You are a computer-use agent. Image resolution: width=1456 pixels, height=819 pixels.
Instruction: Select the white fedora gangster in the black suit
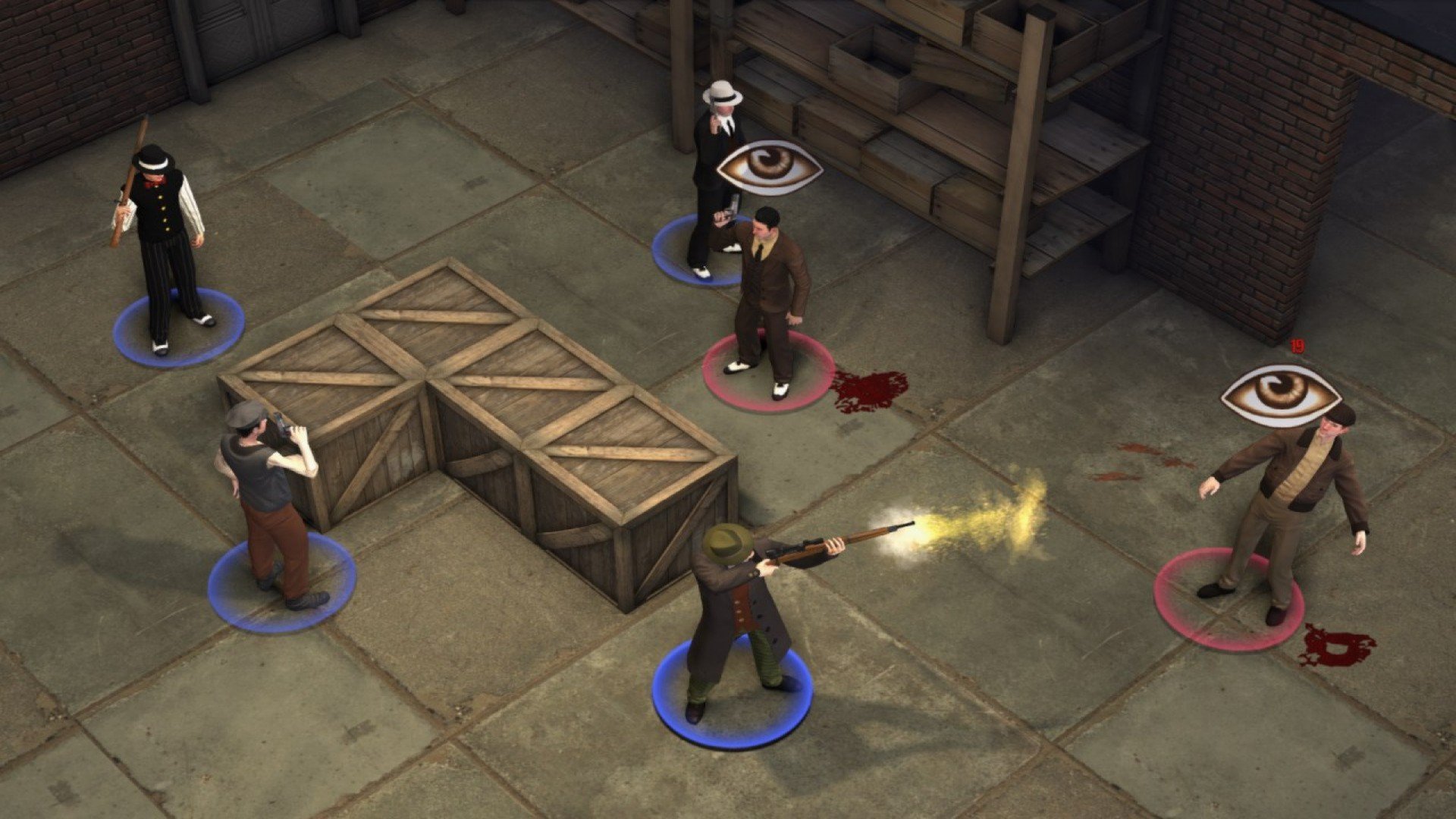711,182
